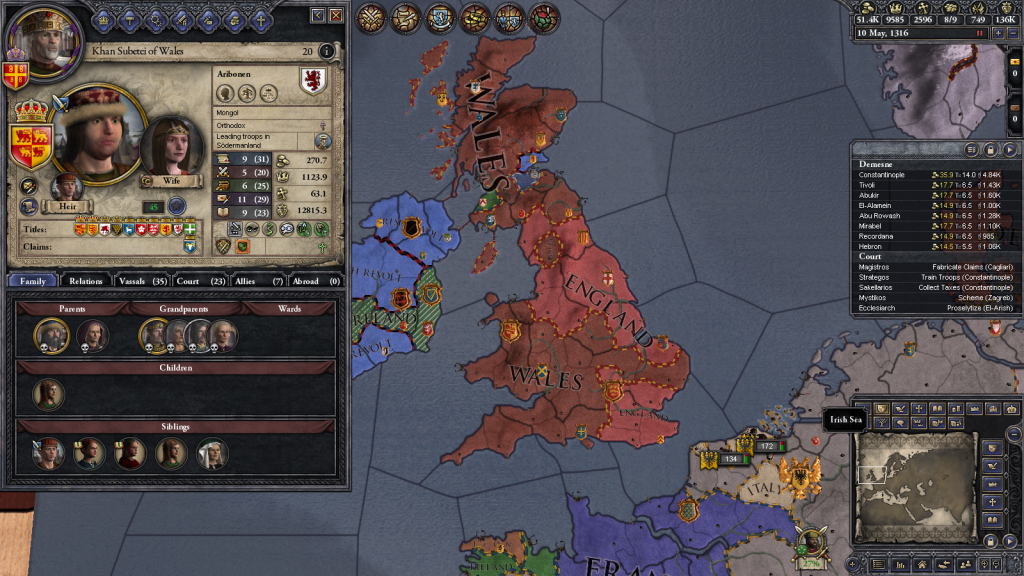
Task: Select the Heir portrait
Action: pos(67,188)
